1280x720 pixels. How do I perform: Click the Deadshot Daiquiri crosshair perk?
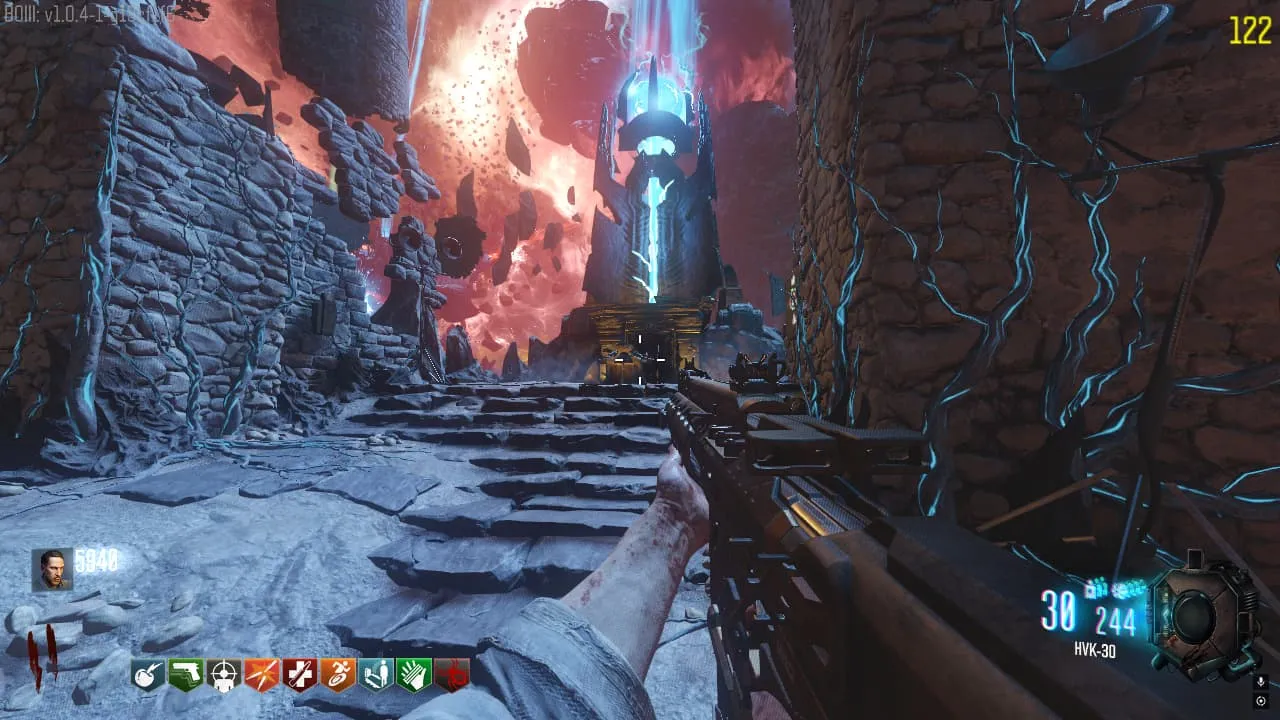coord(223,676)
